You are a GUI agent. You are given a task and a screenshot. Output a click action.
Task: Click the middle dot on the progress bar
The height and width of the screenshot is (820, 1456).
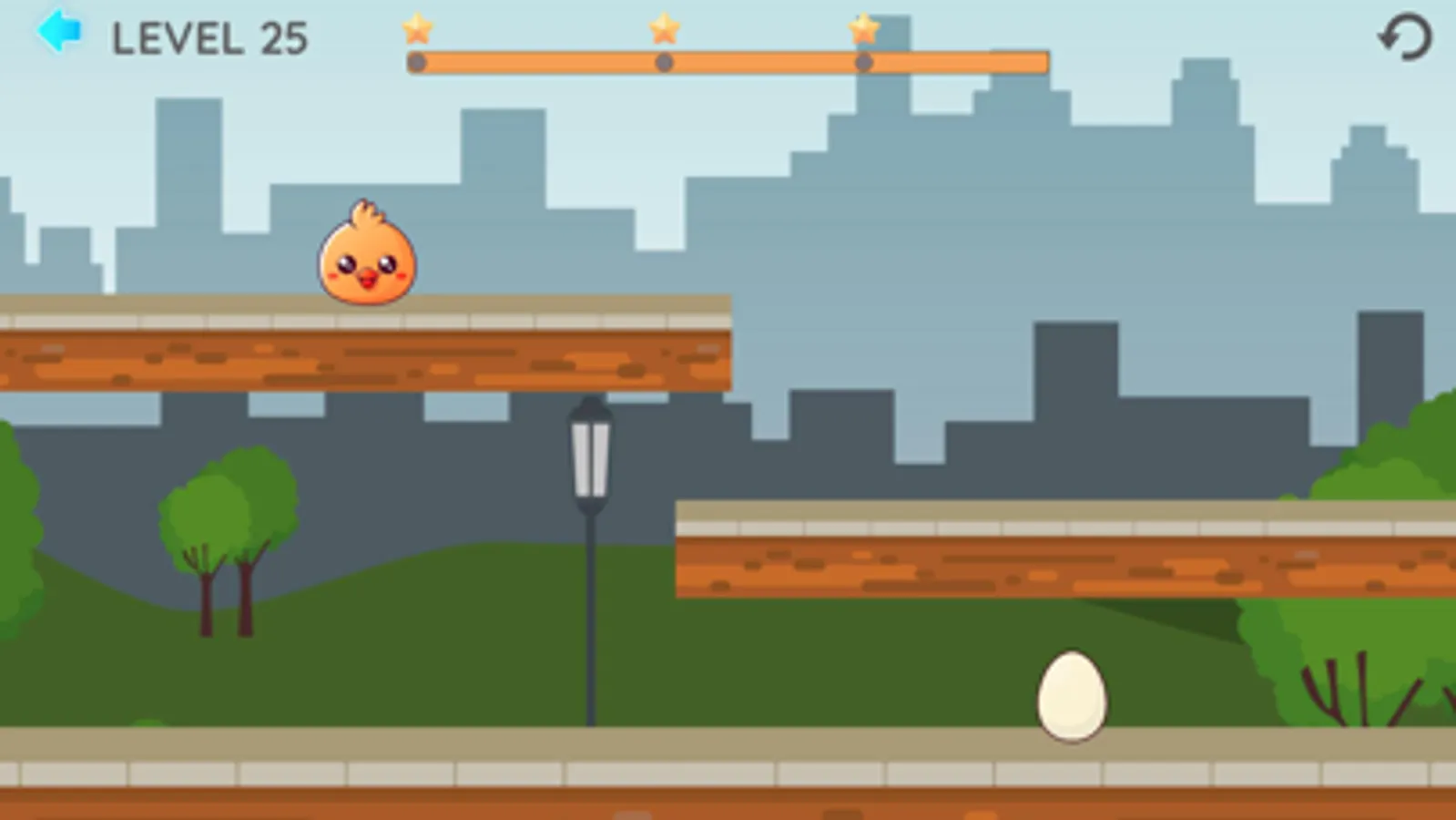pos(664,62)
